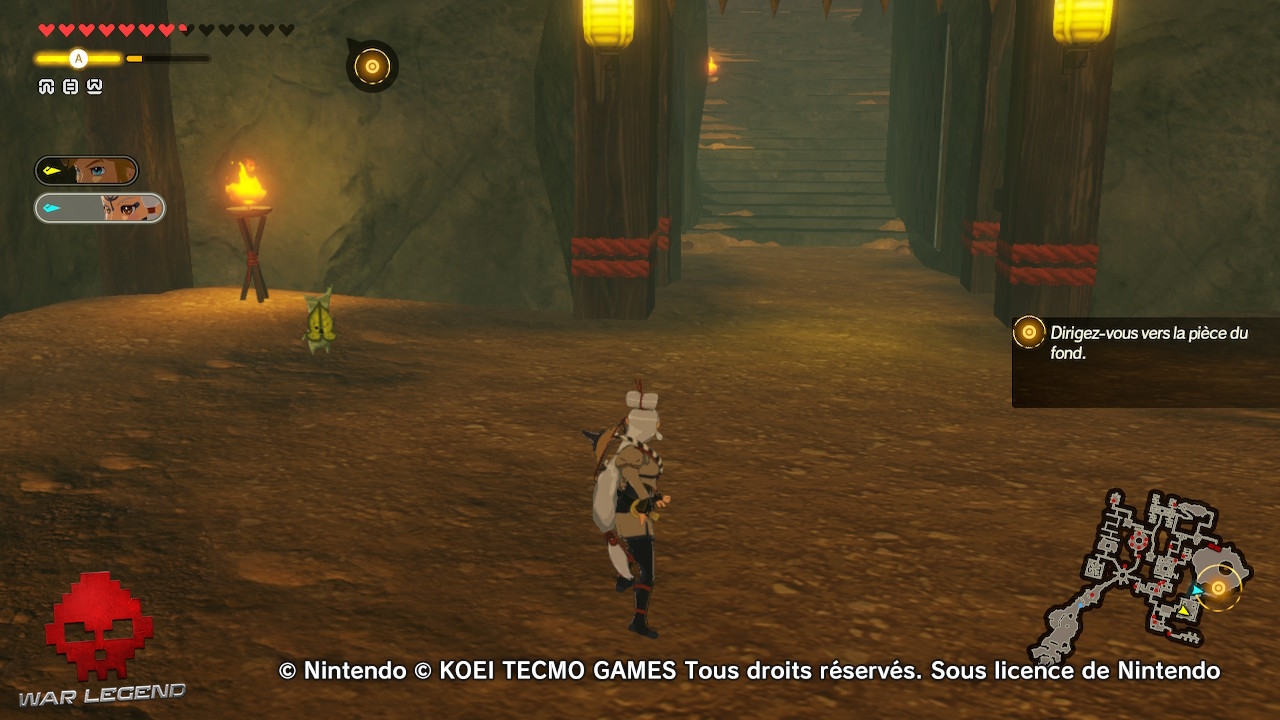Select the yellow ally triangle on the minimap
The image size is (1280, 720).
pyautogui.click(x=1184, y=611)
